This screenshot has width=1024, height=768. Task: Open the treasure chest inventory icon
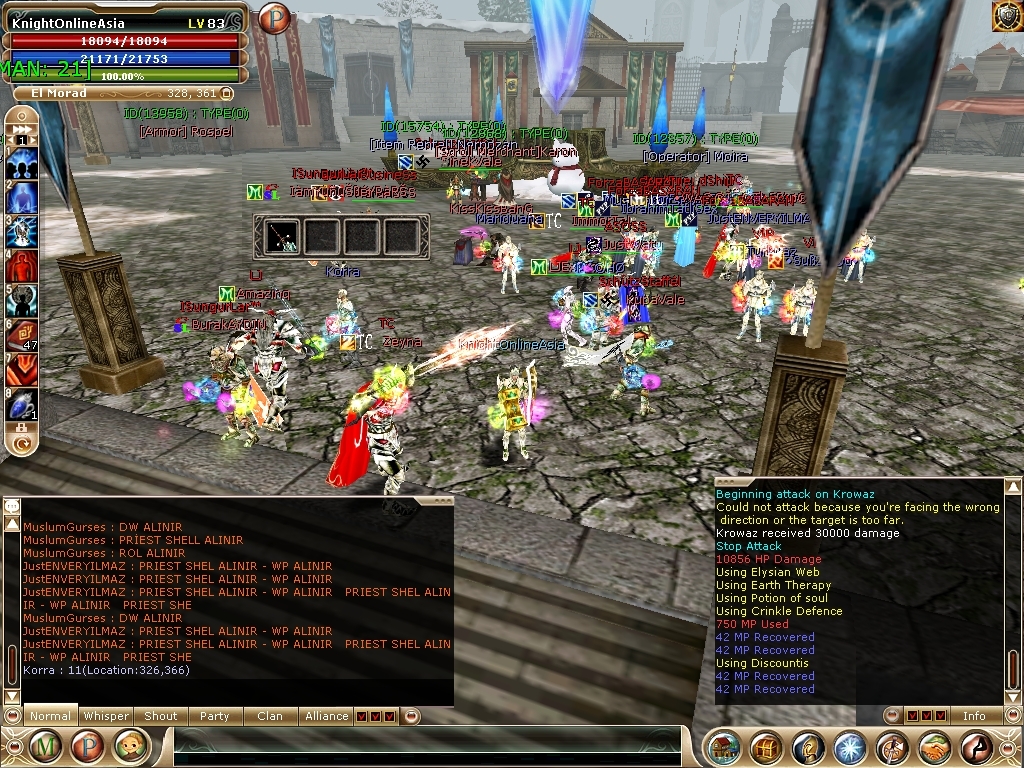pos(767,747)
